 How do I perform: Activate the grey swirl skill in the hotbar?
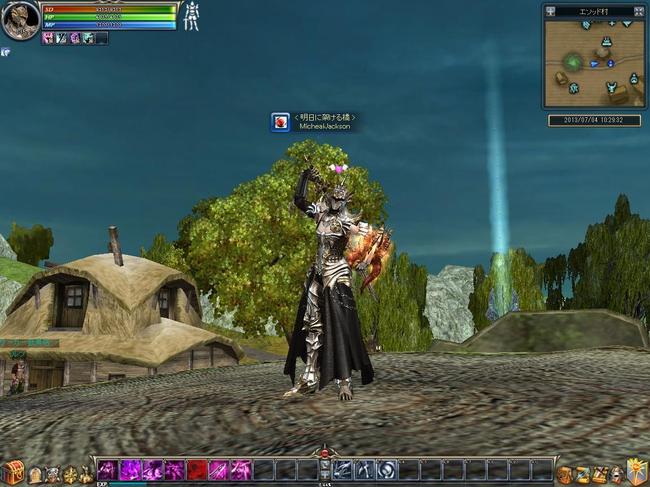[x=387, y=470]
